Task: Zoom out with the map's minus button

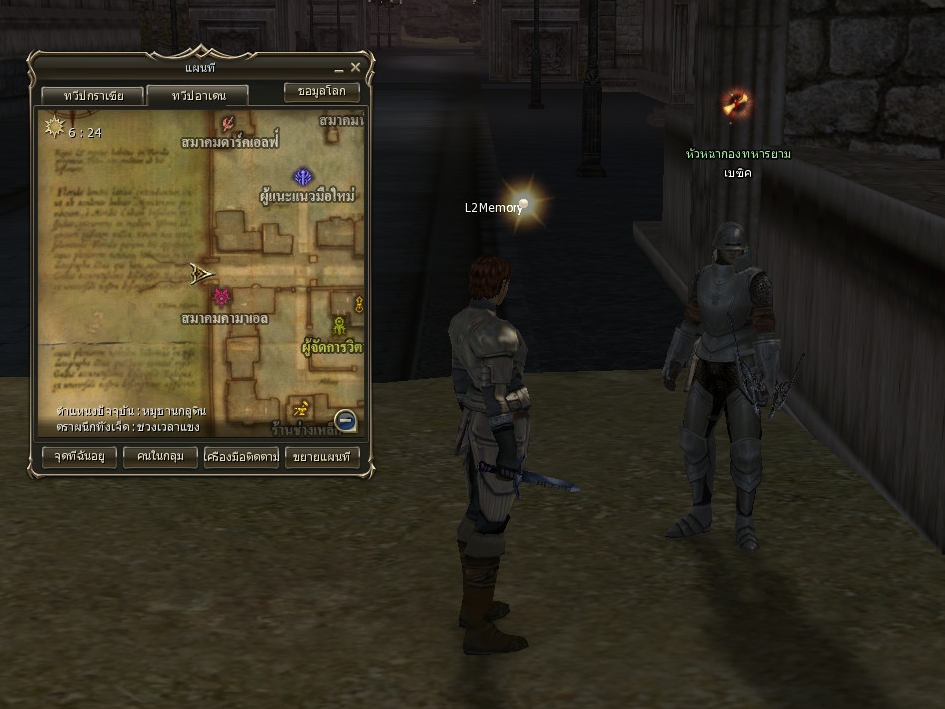Action: [345, 421]
